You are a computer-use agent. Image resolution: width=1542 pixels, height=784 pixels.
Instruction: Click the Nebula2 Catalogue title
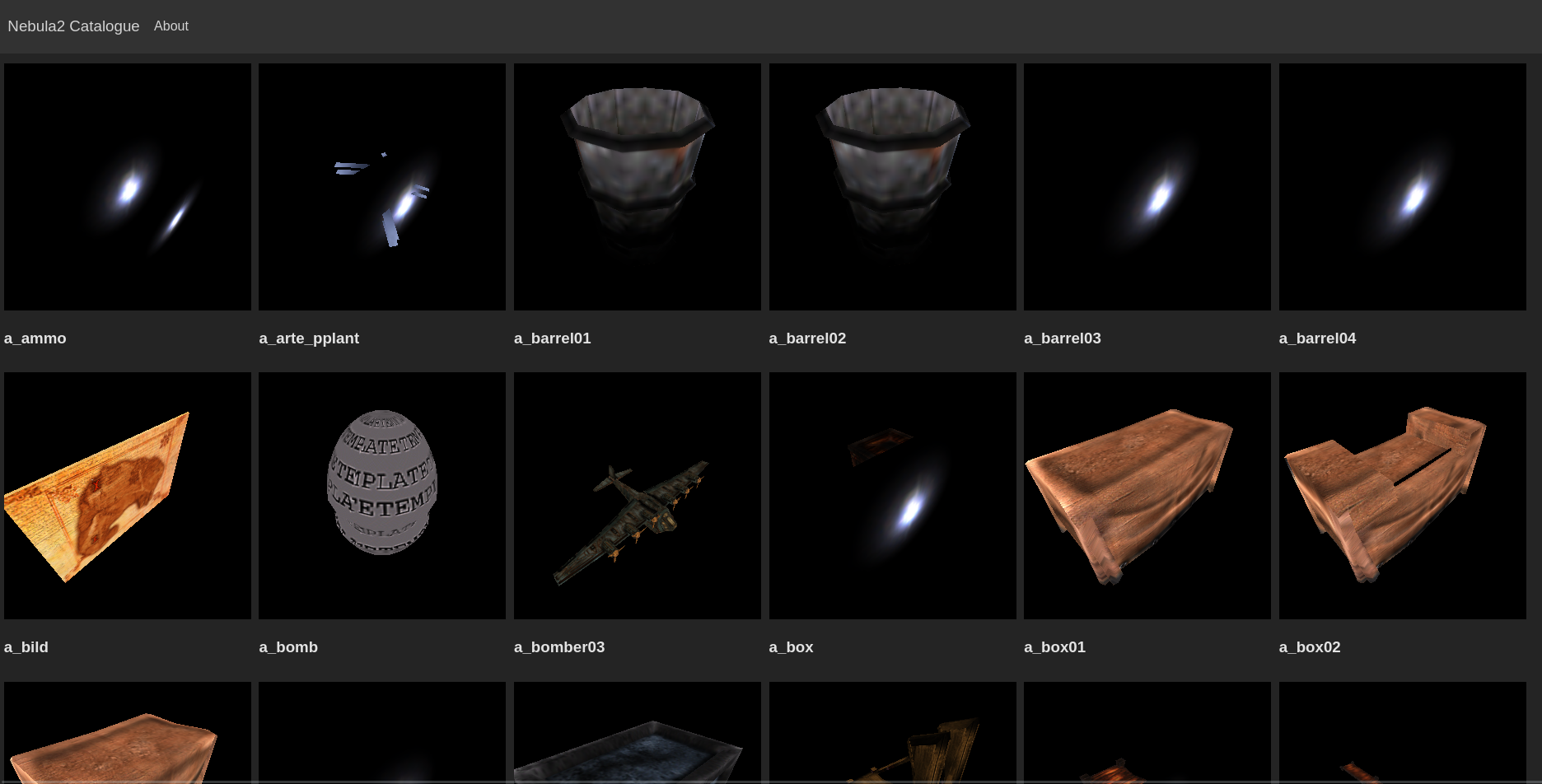73,26
